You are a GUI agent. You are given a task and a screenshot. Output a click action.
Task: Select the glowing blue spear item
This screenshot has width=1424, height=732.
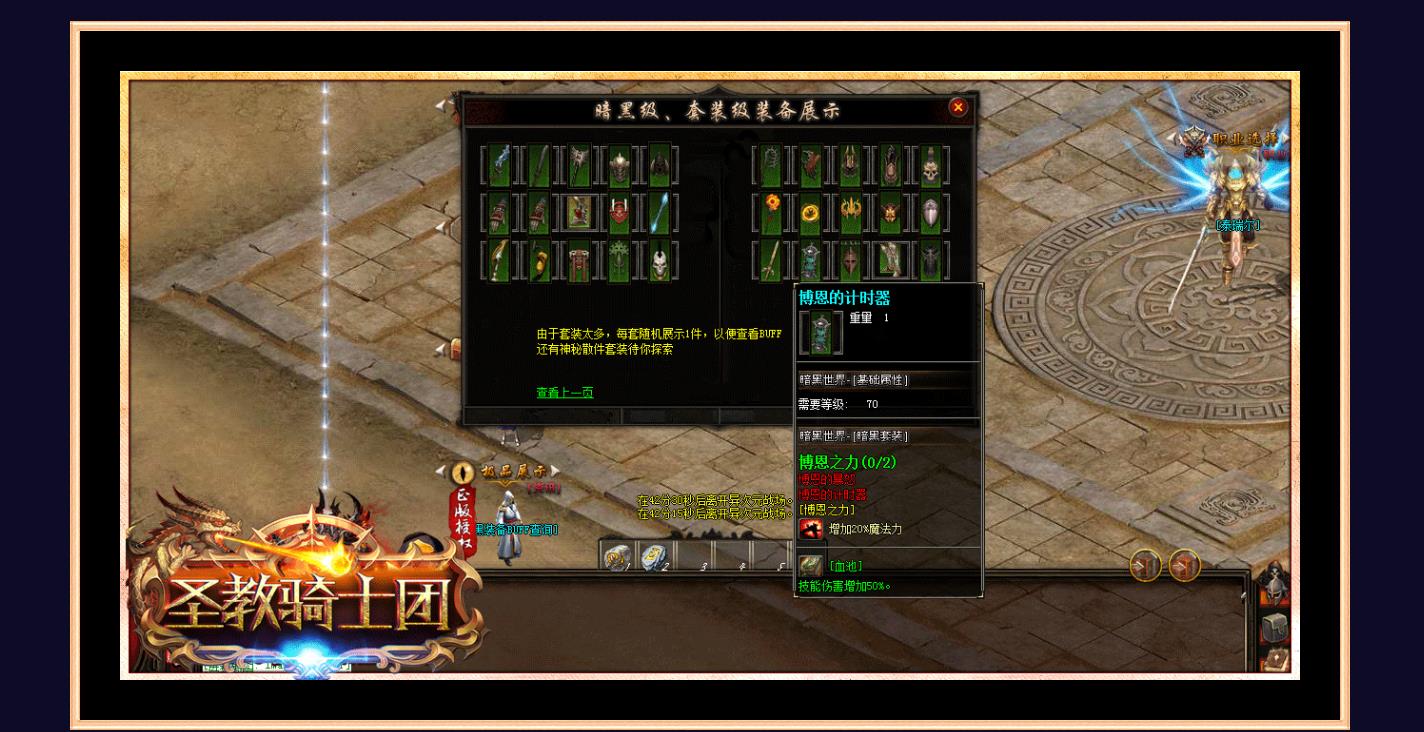[659, 212]
